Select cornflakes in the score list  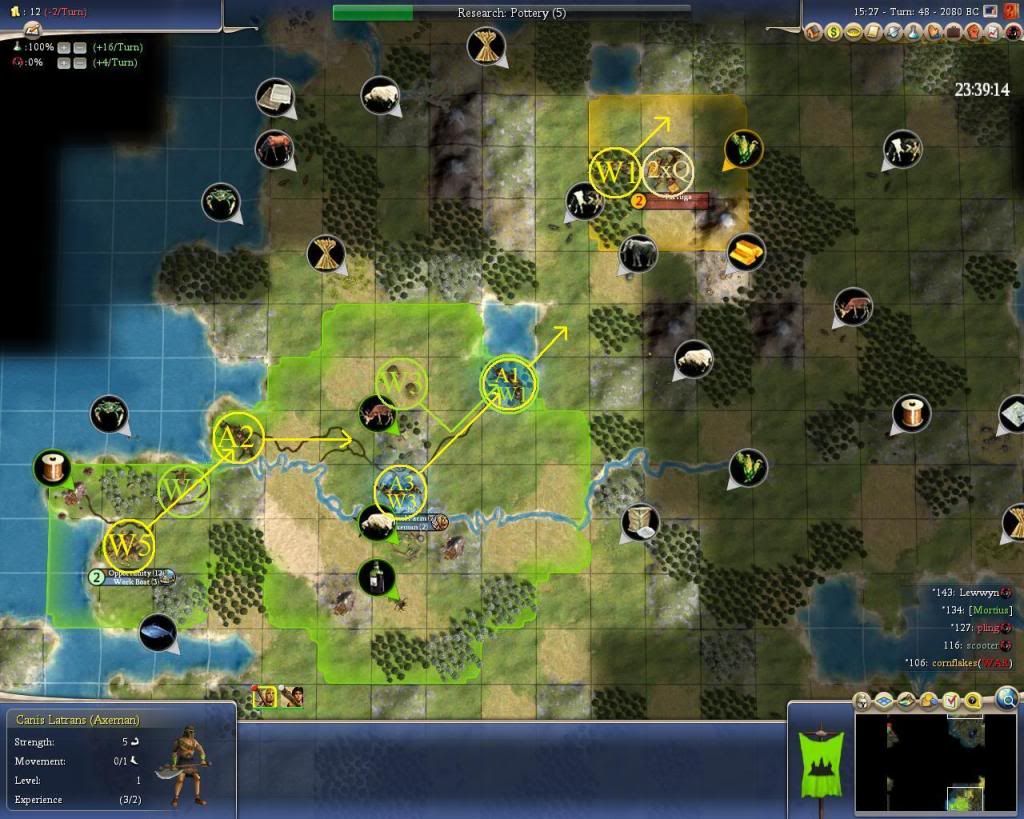(x=966, y=663)
